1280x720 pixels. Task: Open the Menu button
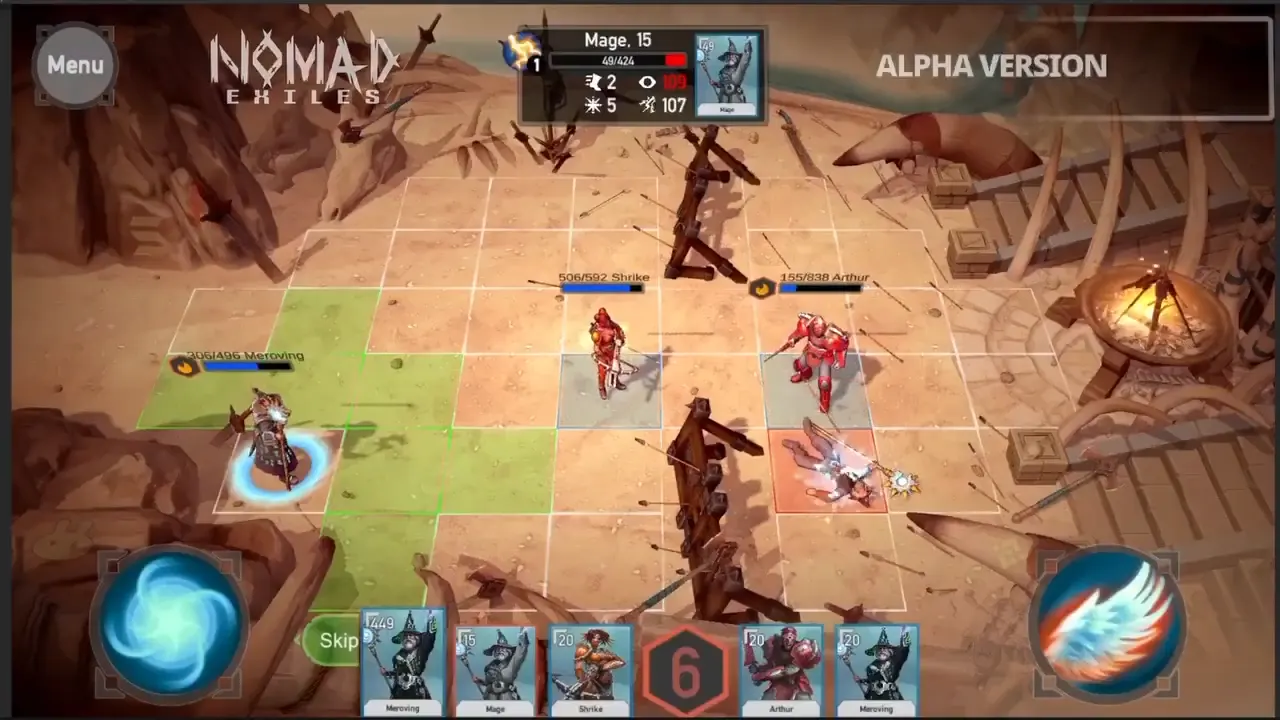click(75, 65)
